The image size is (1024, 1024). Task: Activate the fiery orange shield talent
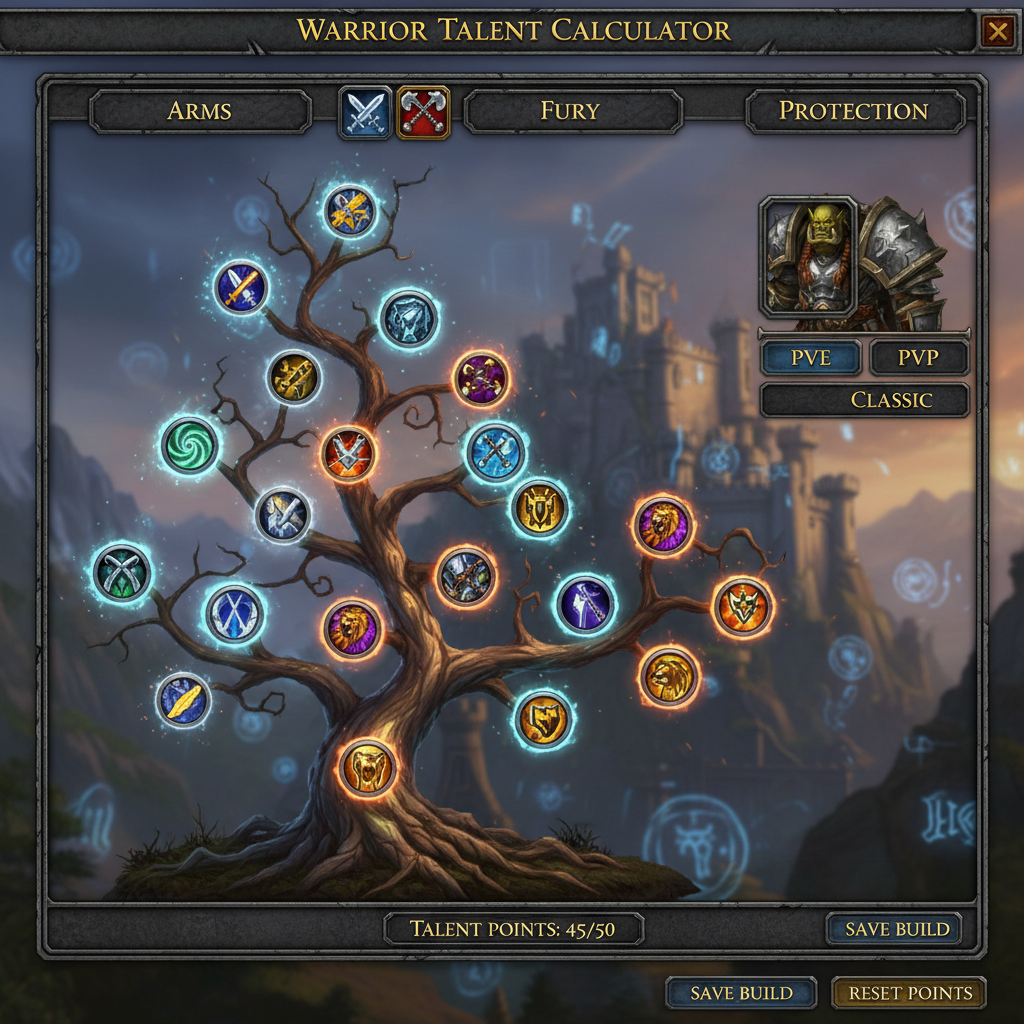(743, 607)
